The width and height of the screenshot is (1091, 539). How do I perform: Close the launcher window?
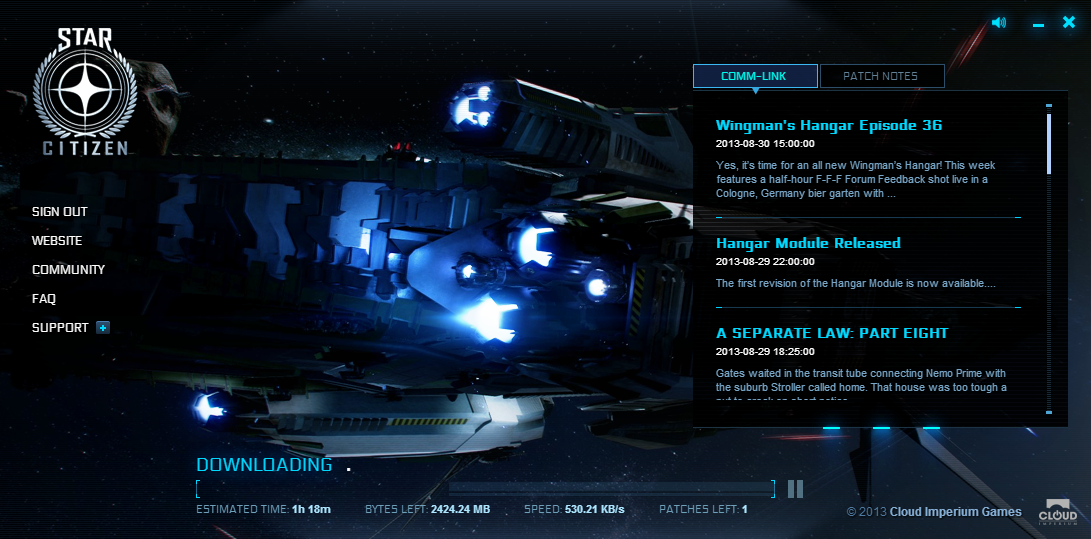pyautogui.click(x=1069, y=22)
